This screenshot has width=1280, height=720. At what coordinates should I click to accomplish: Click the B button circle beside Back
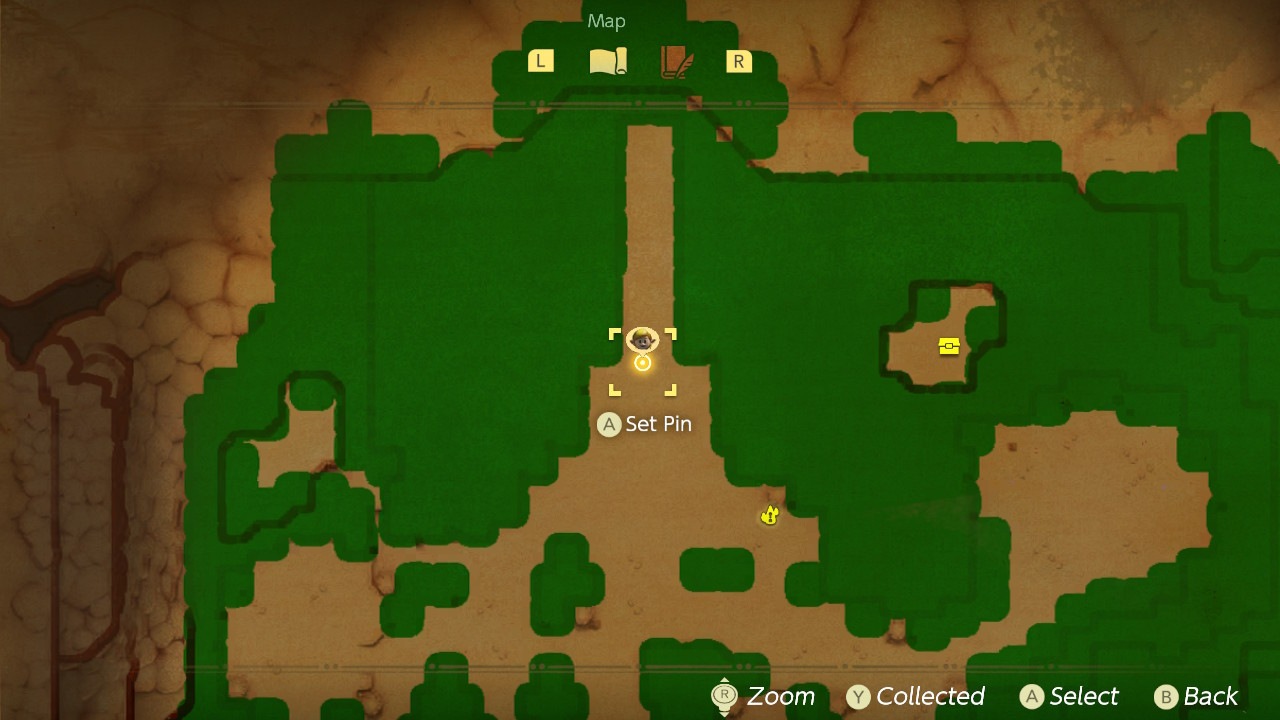[1164, 697]
